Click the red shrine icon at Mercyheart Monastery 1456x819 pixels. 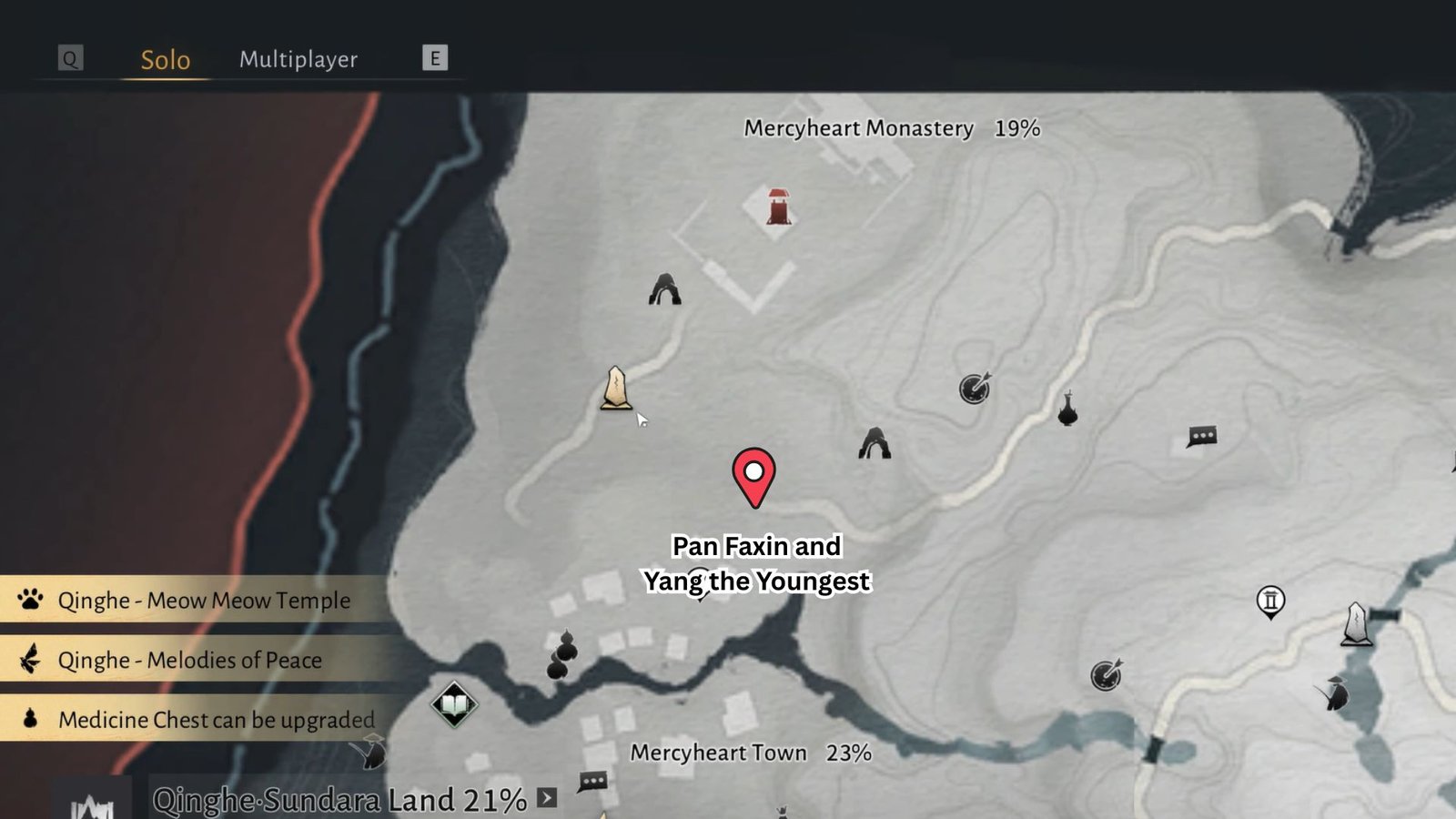click(x=778, y=207)
